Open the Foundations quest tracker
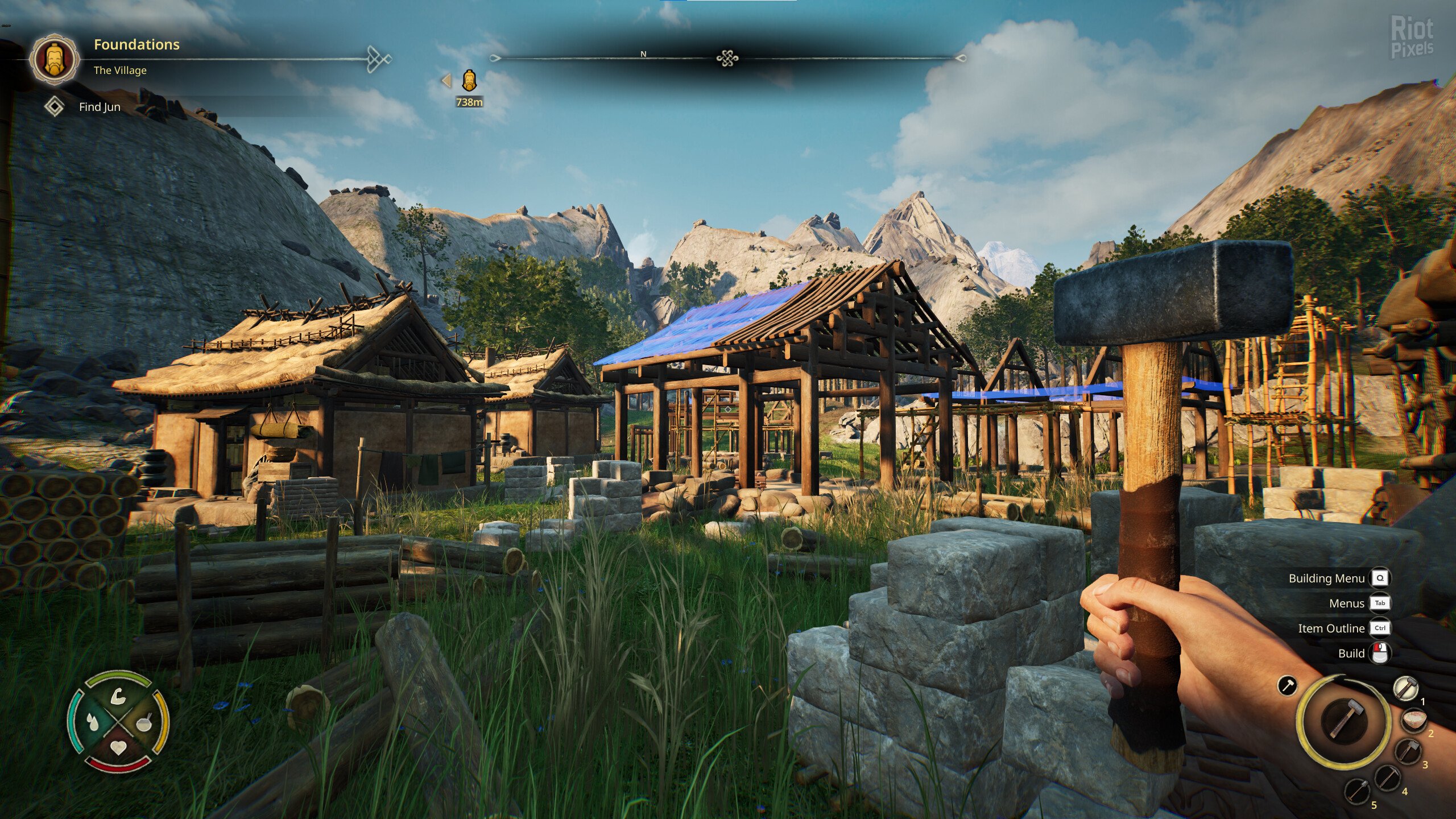1456x819 pixels. 136,45
